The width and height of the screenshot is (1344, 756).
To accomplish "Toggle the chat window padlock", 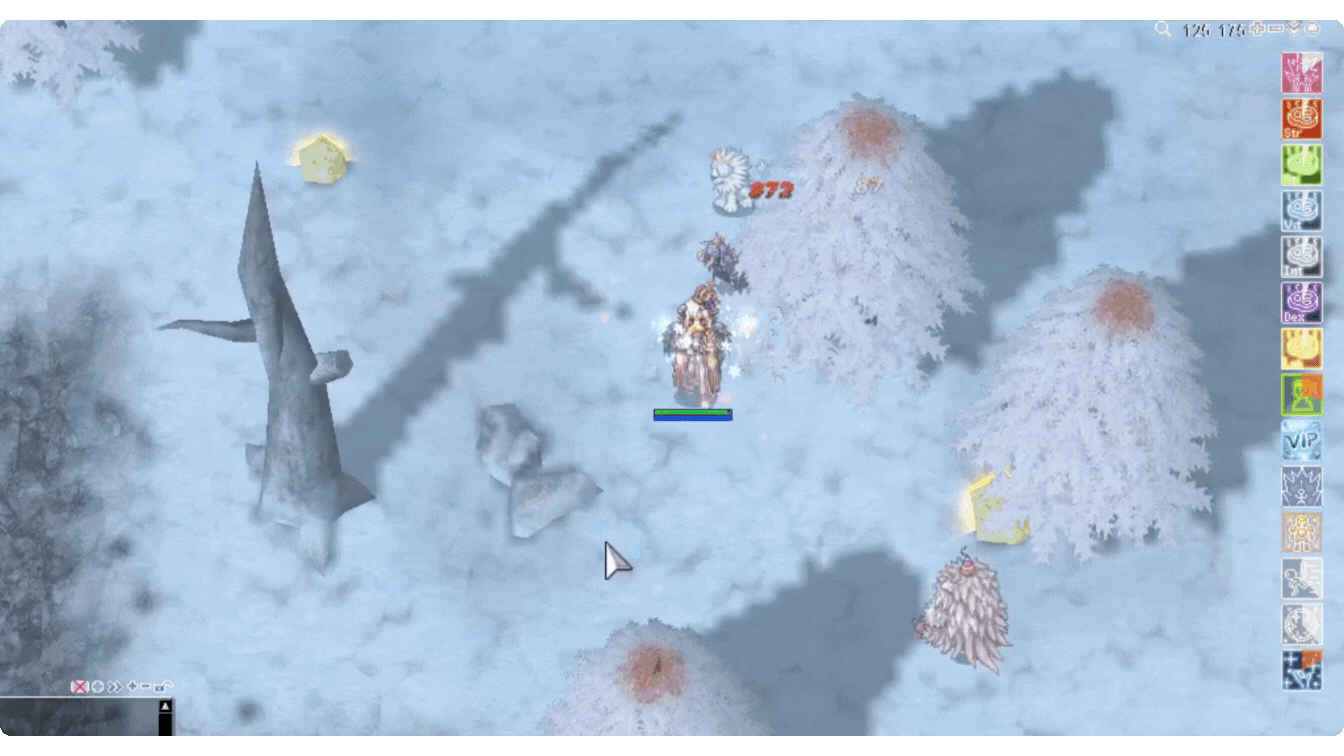I will (164, 687).
